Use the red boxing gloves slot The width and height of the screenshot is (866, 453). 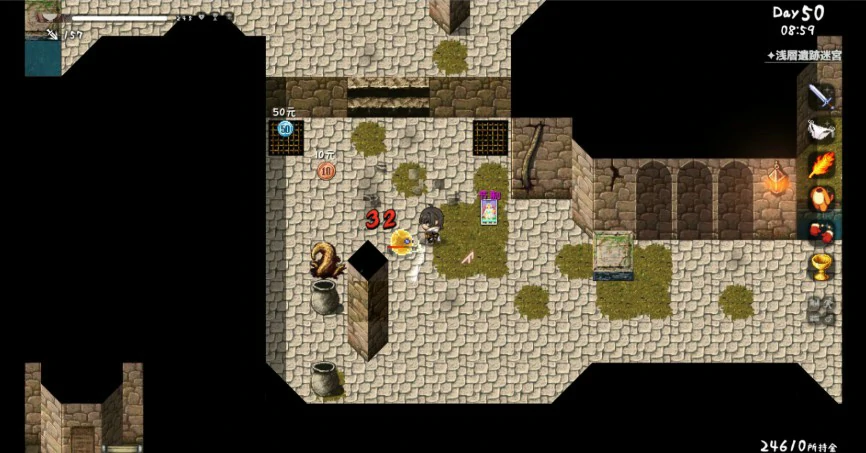821,231
